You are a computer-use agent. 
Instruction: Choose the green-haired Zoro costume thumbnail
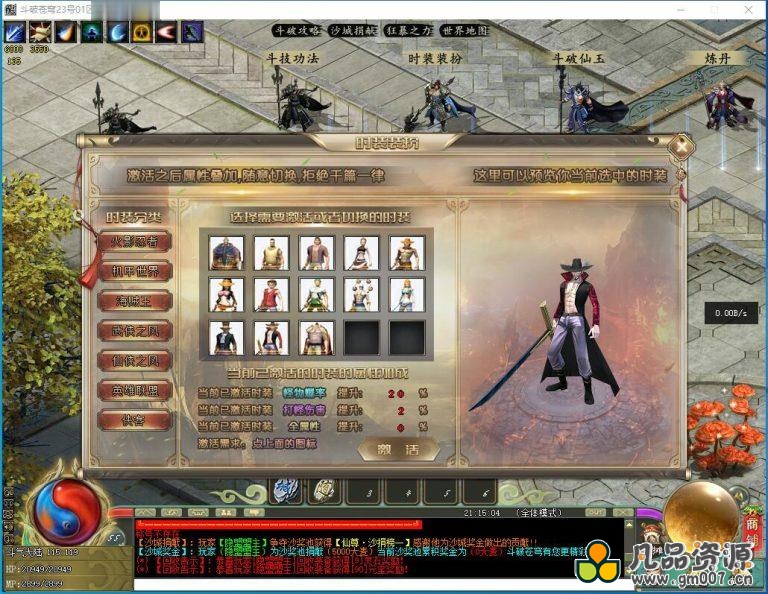click(316, 295)
